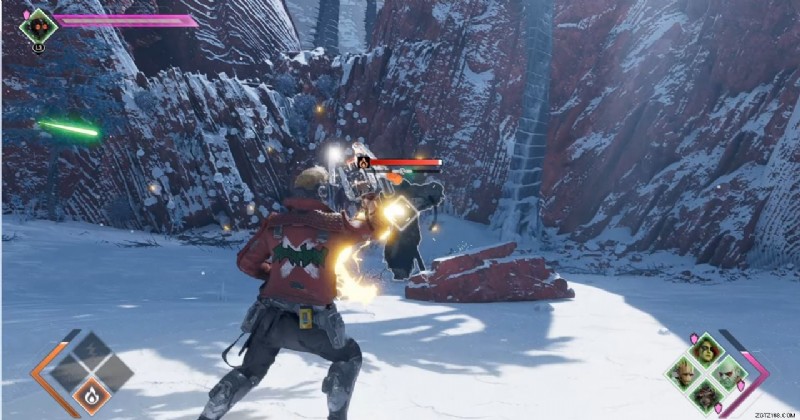The image size is (800, 420).
Task: Switch to the lightning element slot
Action: (x=91, y=349)
